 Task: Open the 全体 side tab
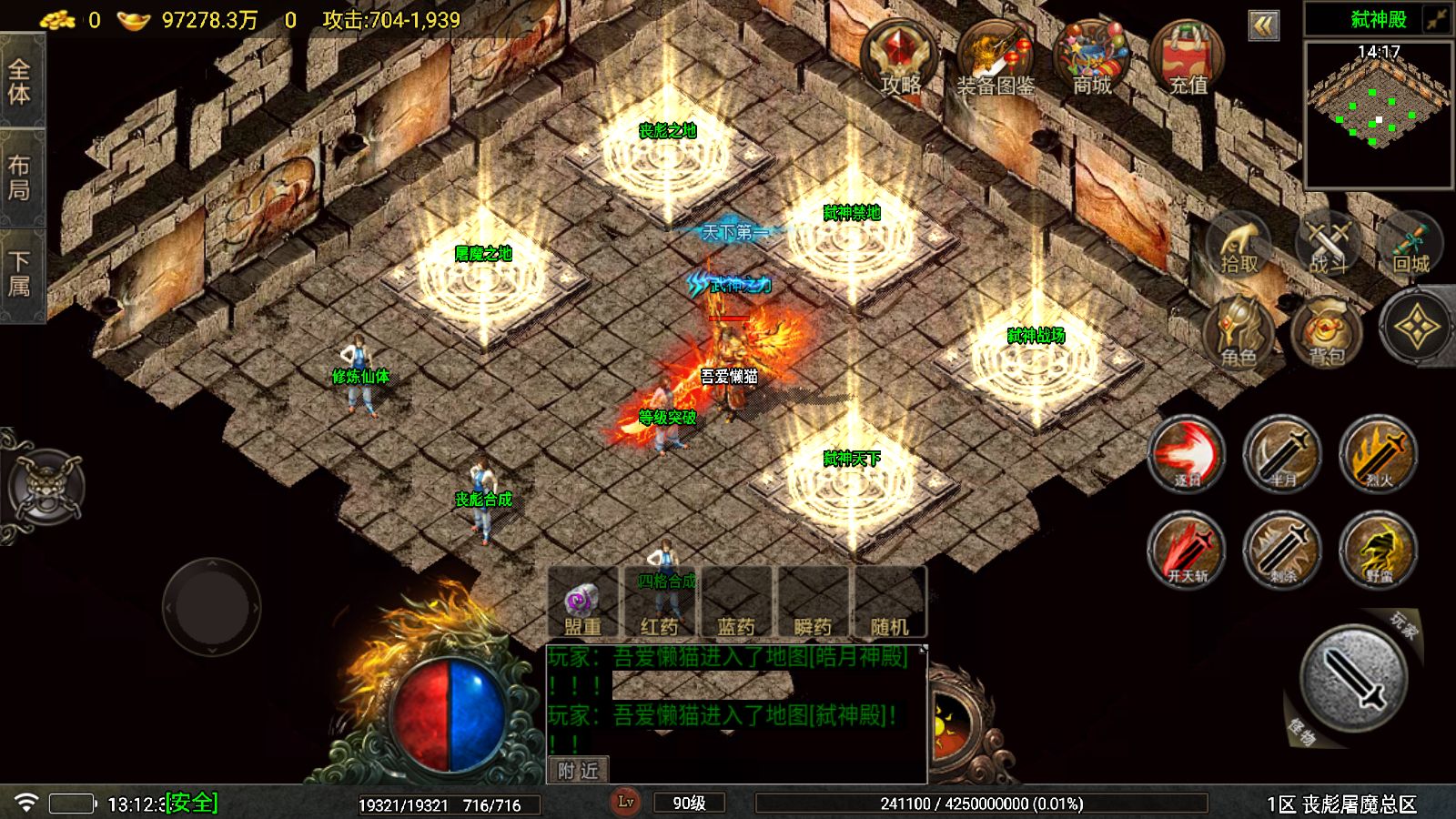pyautogui.click(x=20, y=82)
